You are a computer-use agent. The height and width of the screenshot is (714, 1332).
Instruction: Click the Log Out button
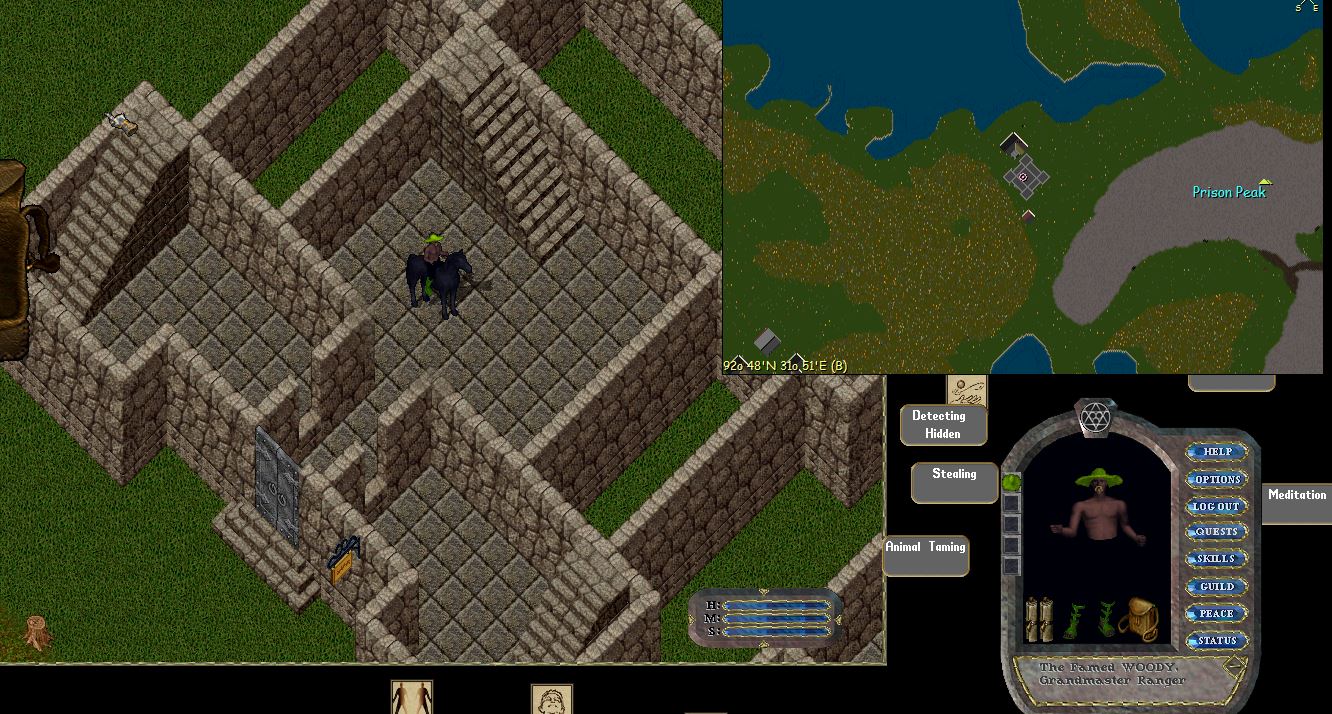(1216, 506)
